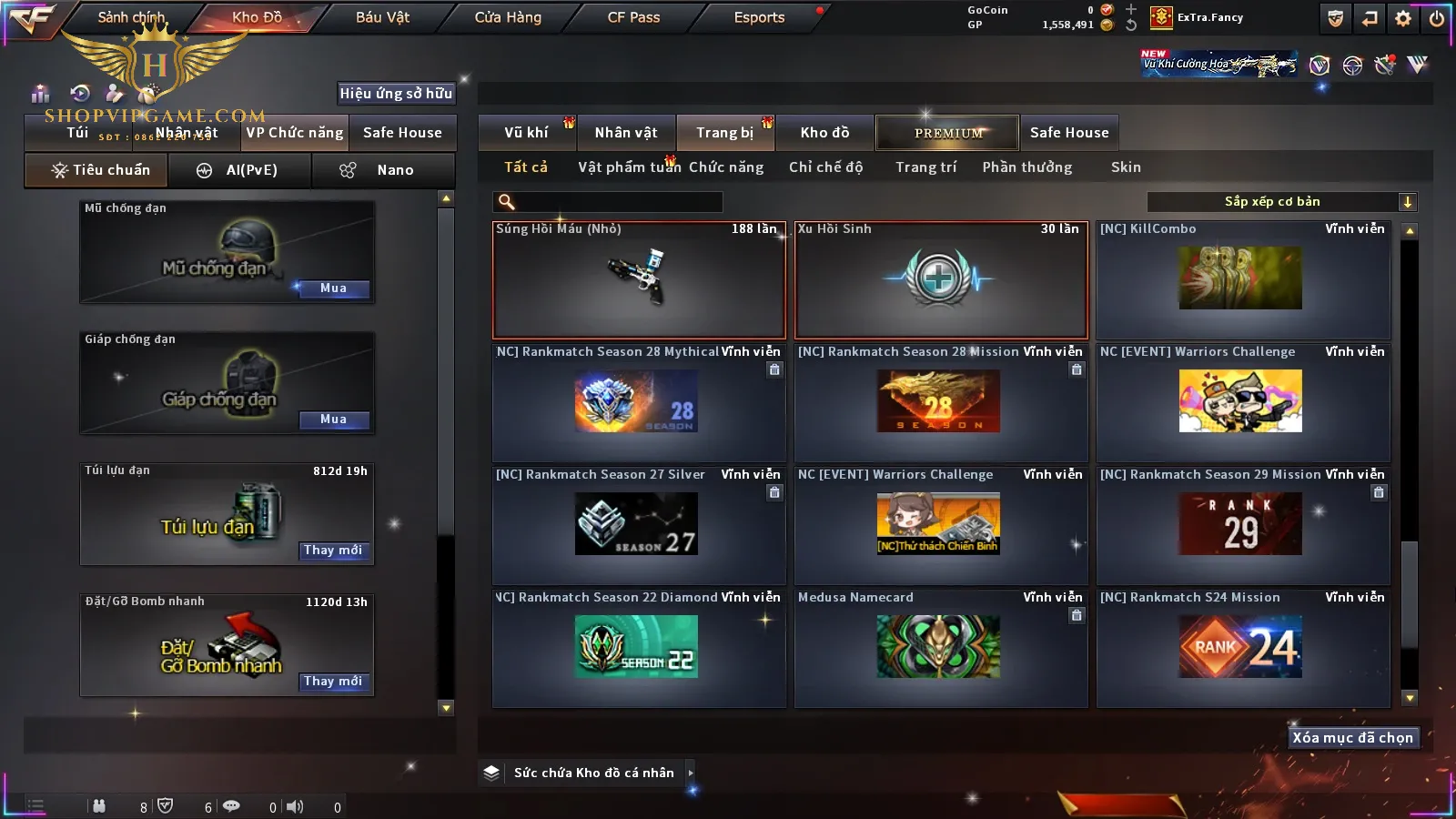Open the Esports section

[x=759, y=17]
